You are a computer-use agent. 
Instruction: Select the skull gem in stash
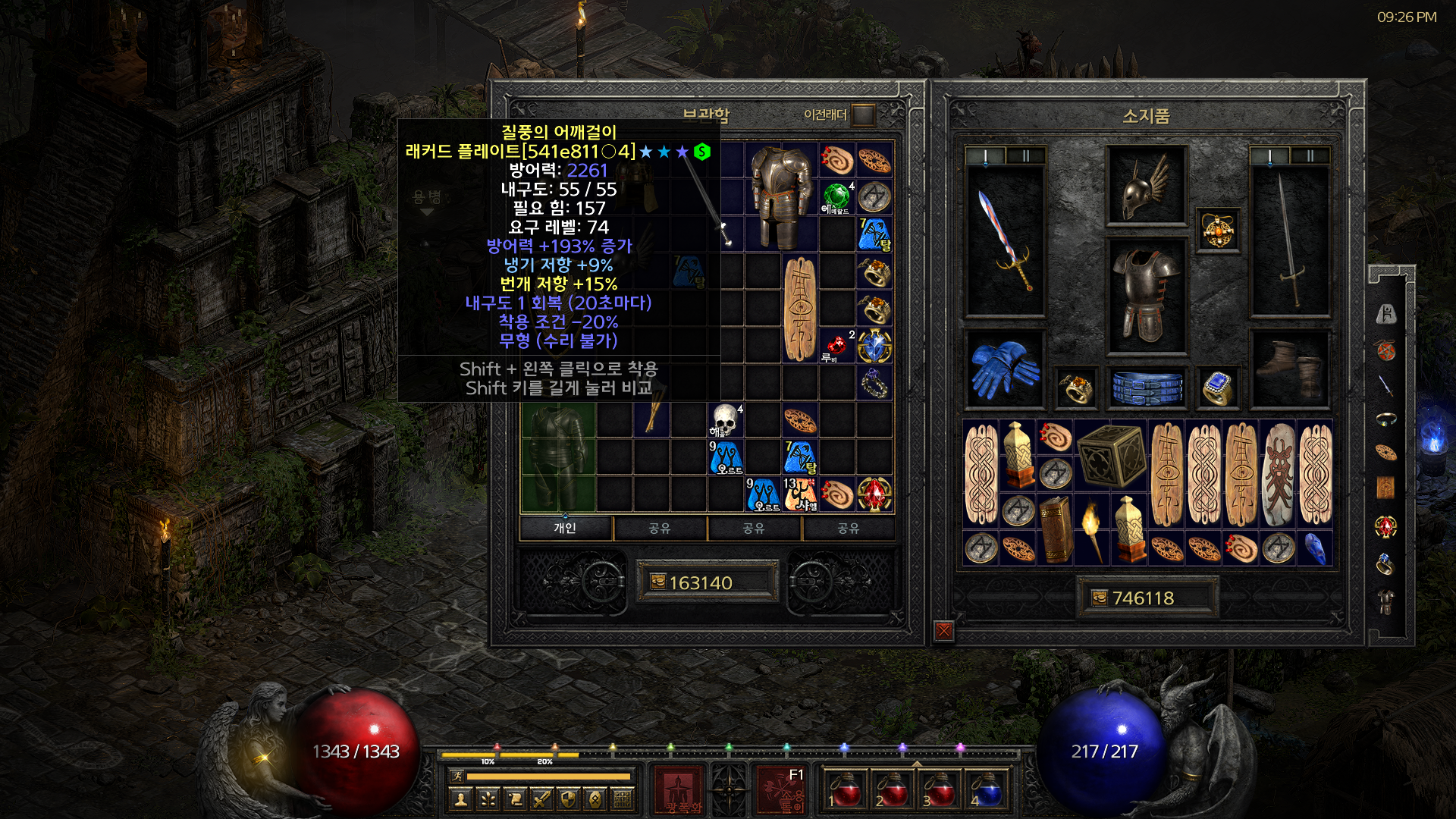pos(725,420)
